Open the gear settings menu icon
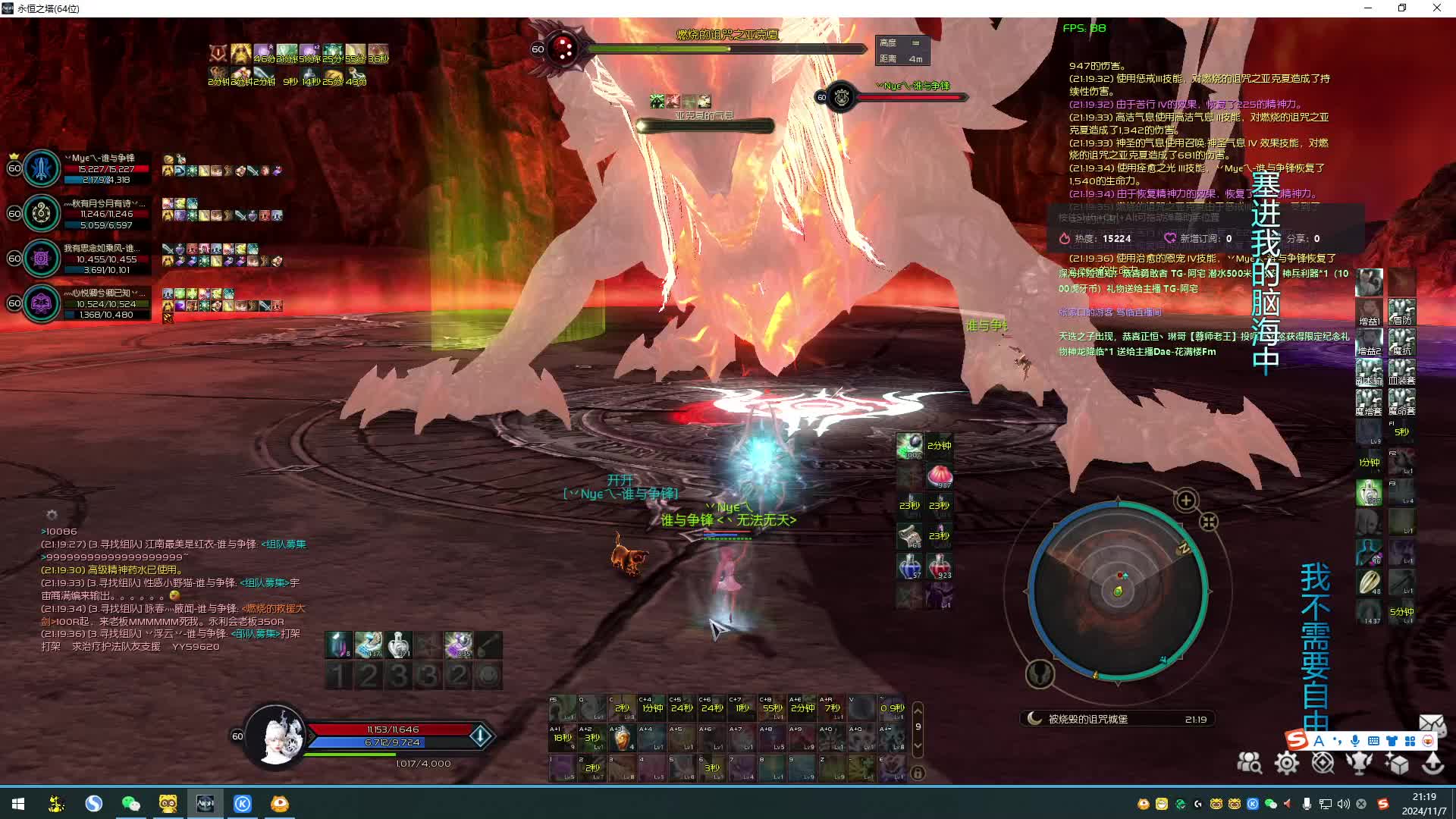The image size is (1456, 819). [1286, 763]
